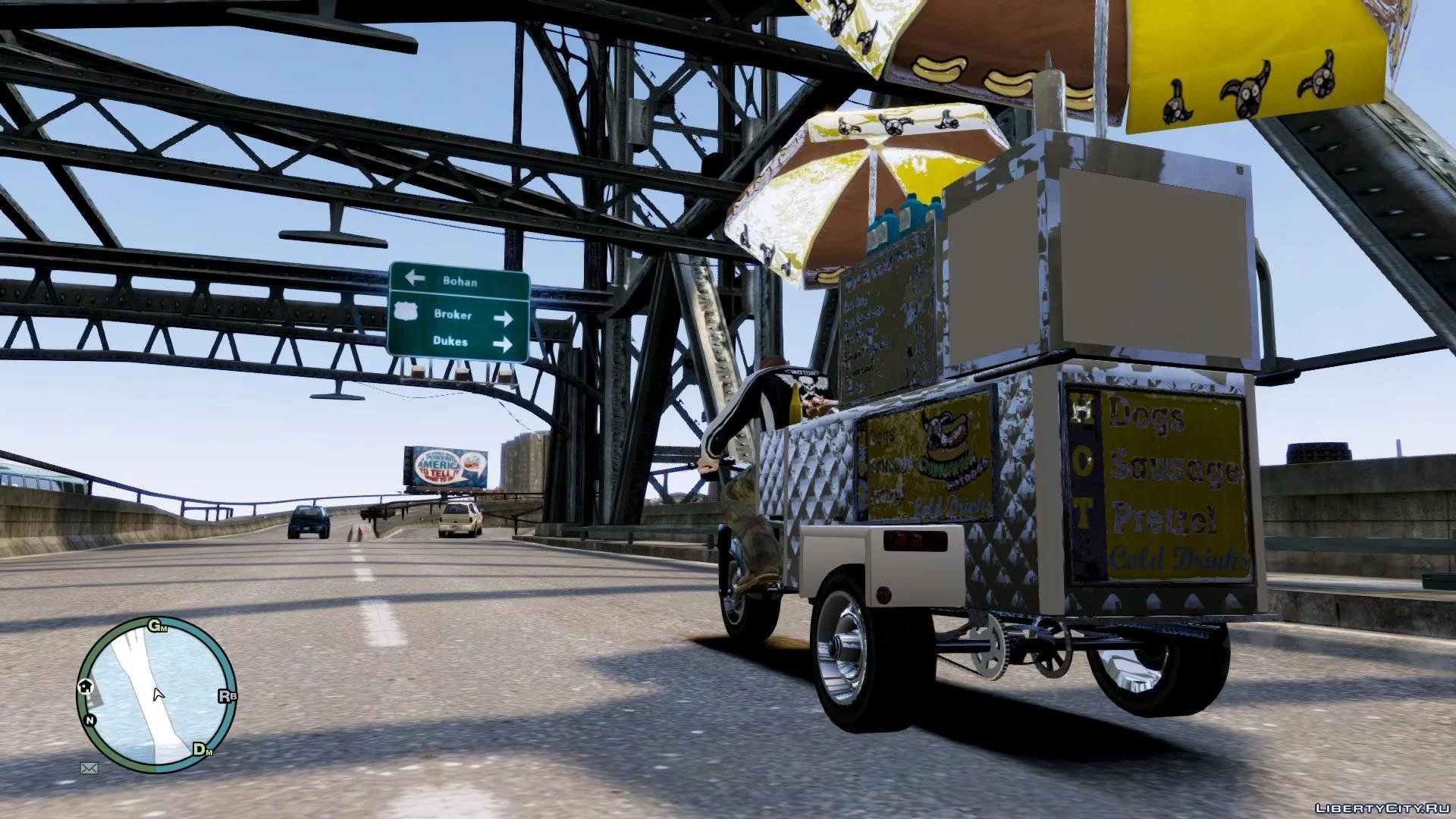
Task: Click the safehouse marker on the radar
Action: [x=85, y=686]
